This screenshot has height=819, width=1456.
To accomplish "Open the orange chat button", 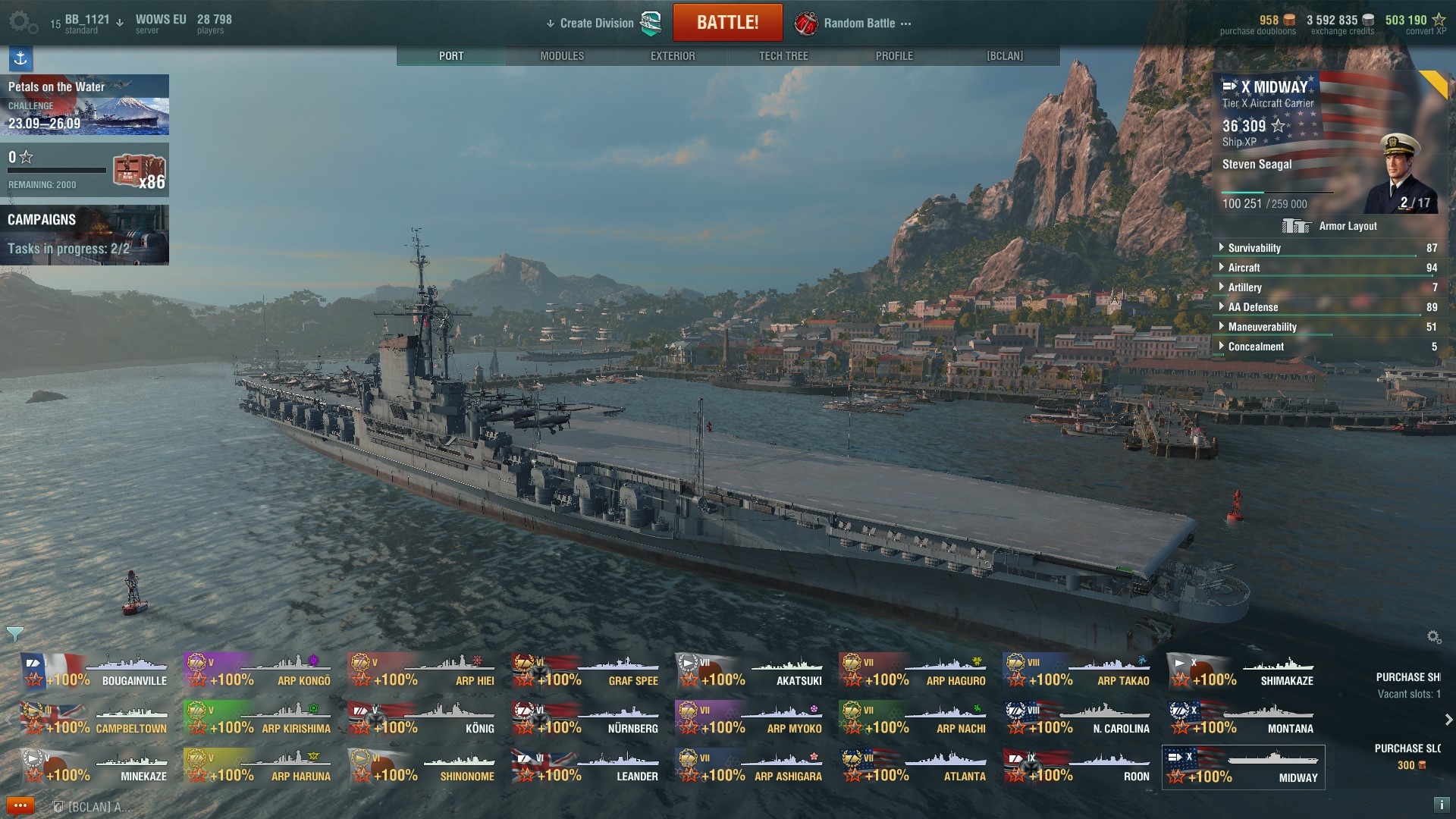I will (20, 805).
